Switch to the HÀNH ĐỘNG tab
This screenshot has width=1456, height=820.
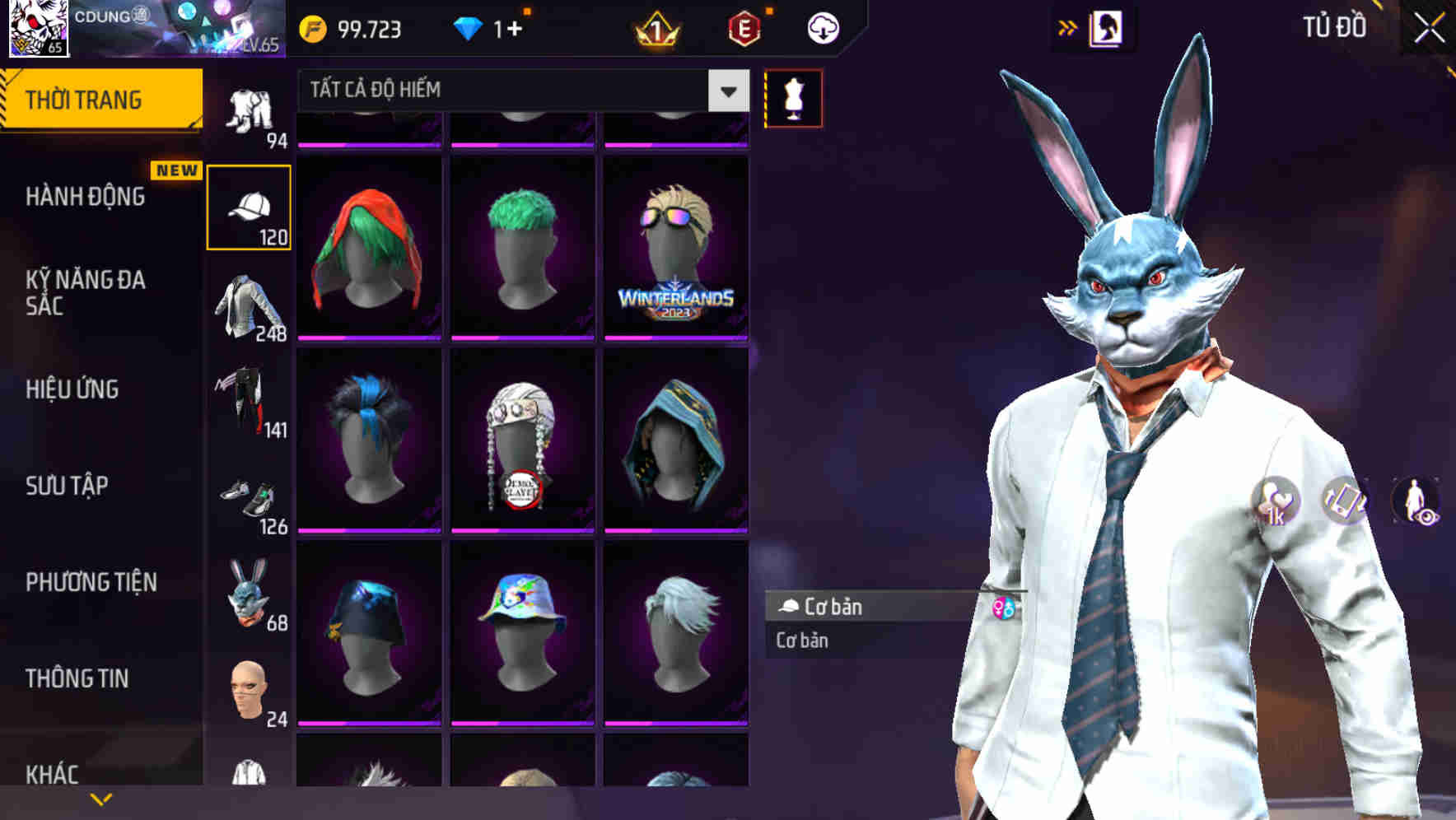pyautogui.click(x=86, y=196)
